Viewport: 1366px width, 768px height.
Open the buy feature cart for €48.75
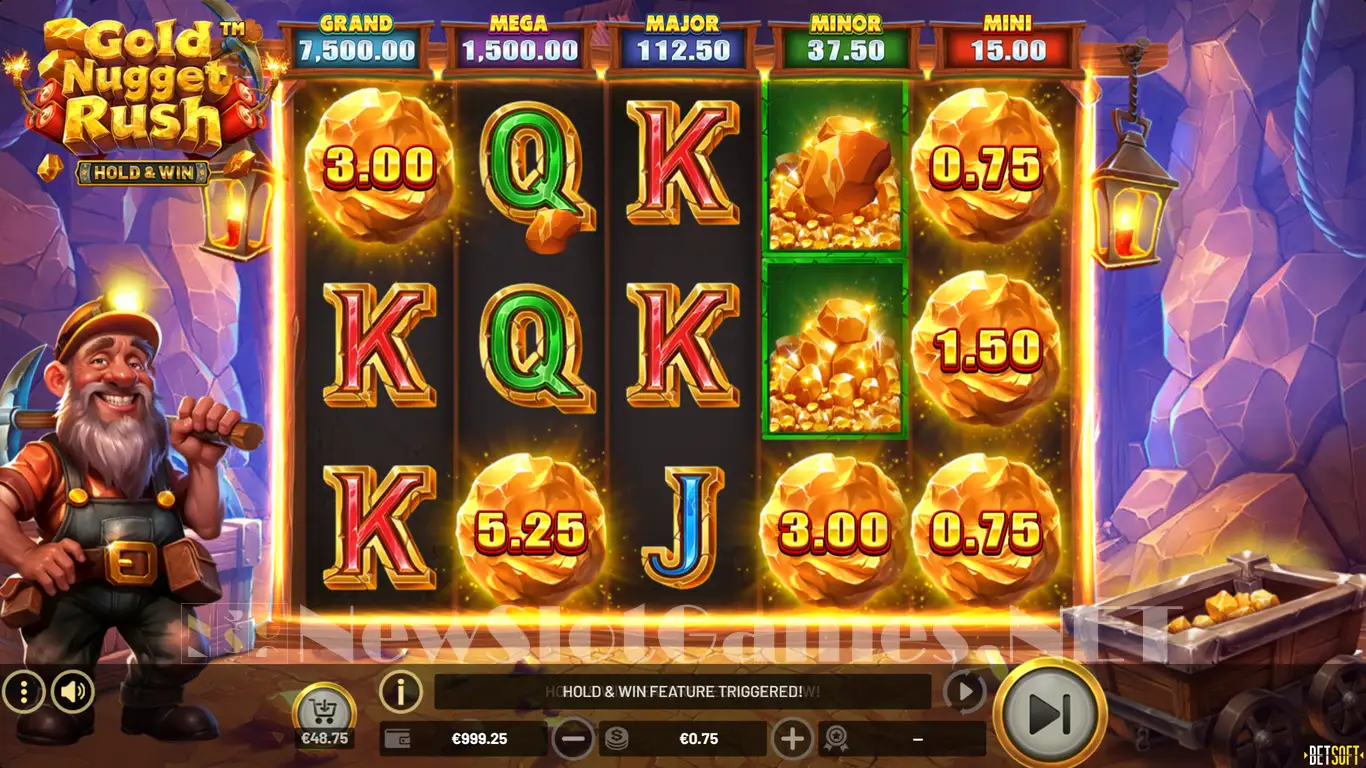tap(324, 712)
